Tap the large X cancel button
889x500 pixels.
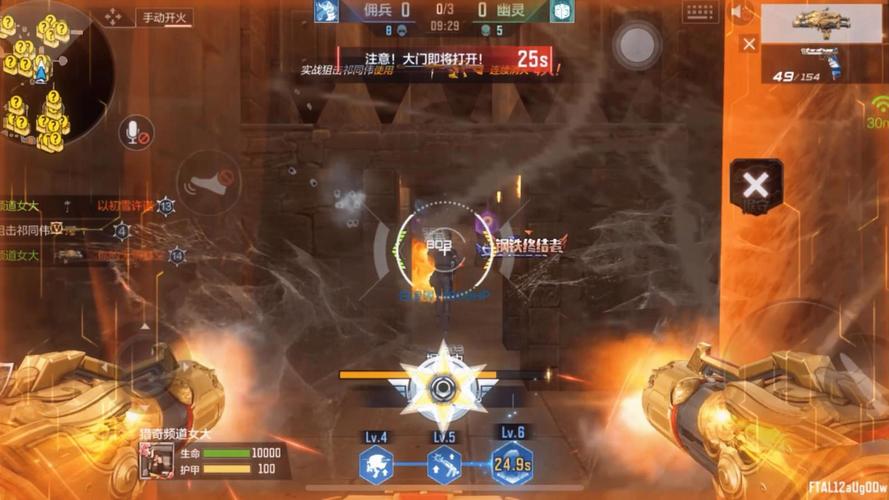pyautogui.click(x=756, y=184)
